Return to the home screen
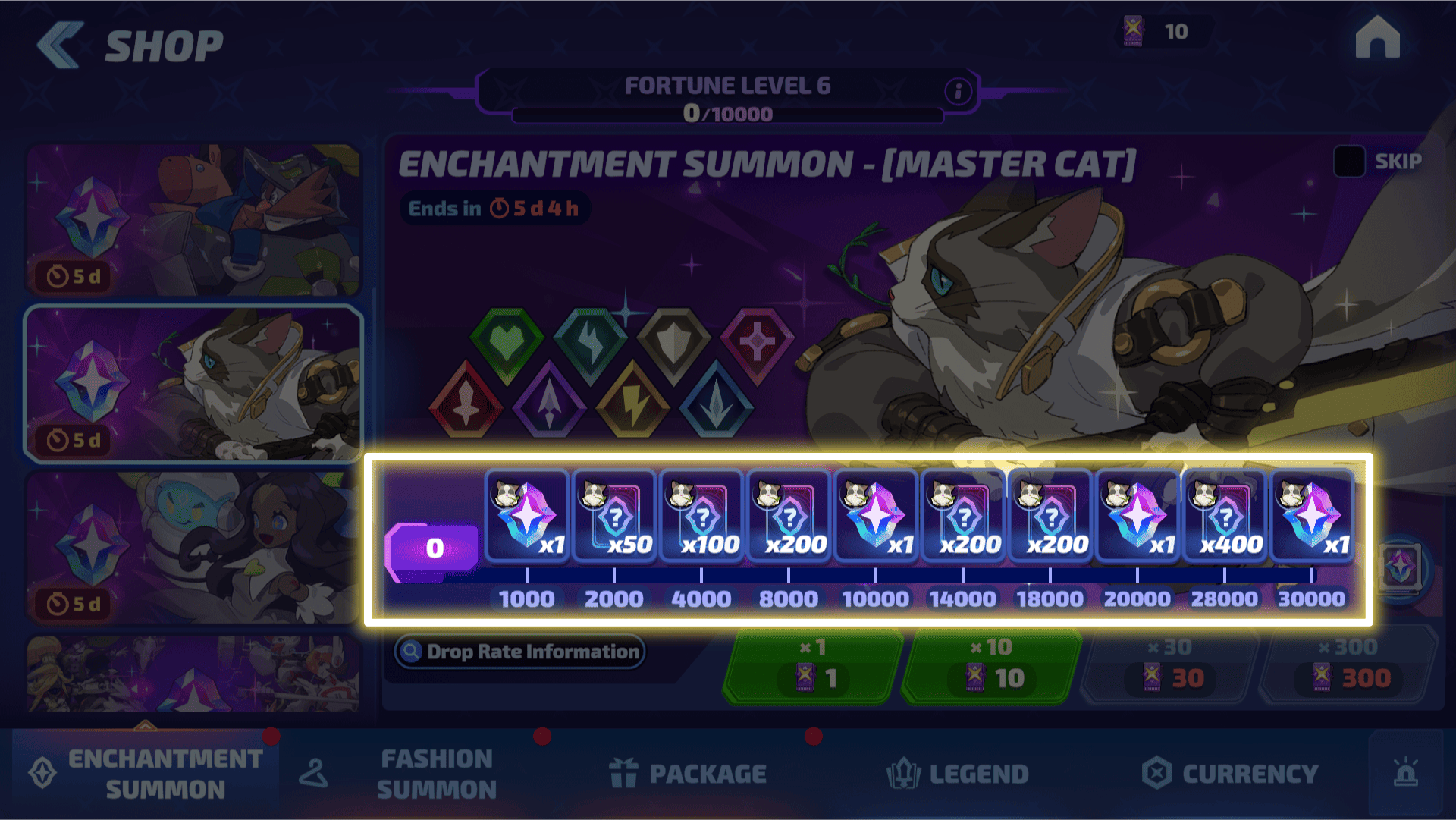1456x820 pixels. pos(1377,38)
